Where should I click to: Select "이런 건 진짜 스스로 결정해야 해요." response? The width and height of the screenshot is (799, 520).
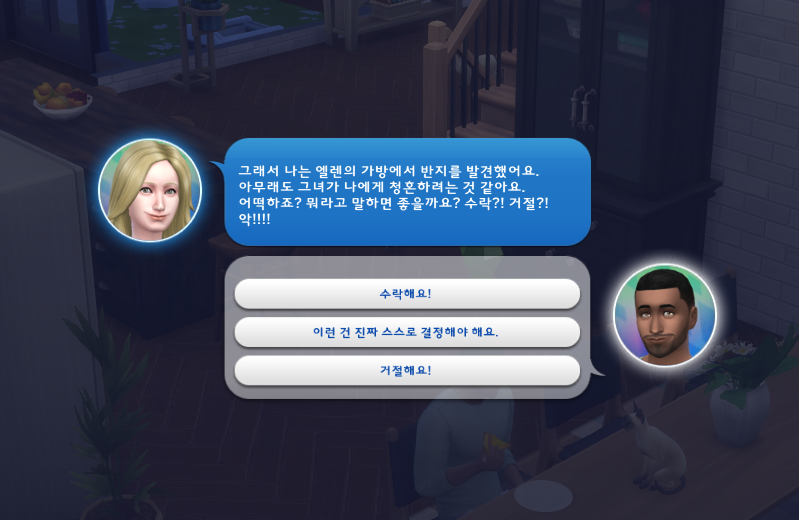click(x=406, y=332)
